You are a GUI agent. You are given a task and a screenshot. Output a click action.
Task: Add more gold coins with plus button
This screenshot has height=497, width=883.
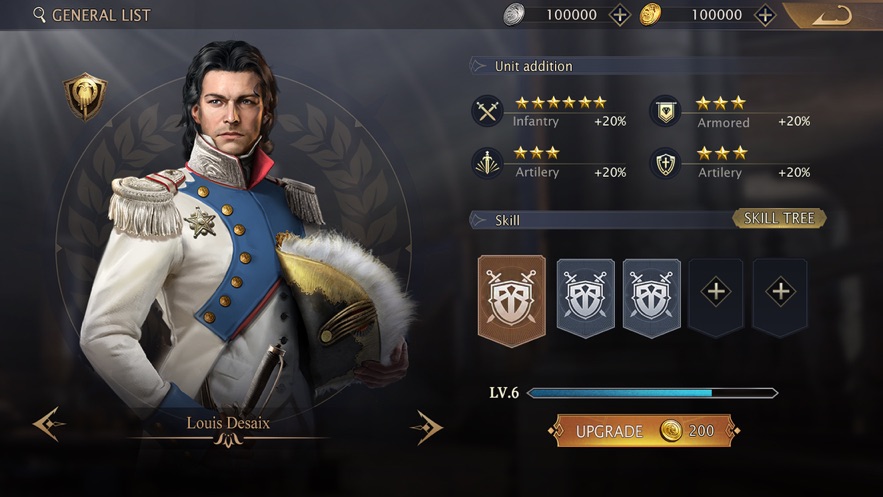click(x=765, y=15)
